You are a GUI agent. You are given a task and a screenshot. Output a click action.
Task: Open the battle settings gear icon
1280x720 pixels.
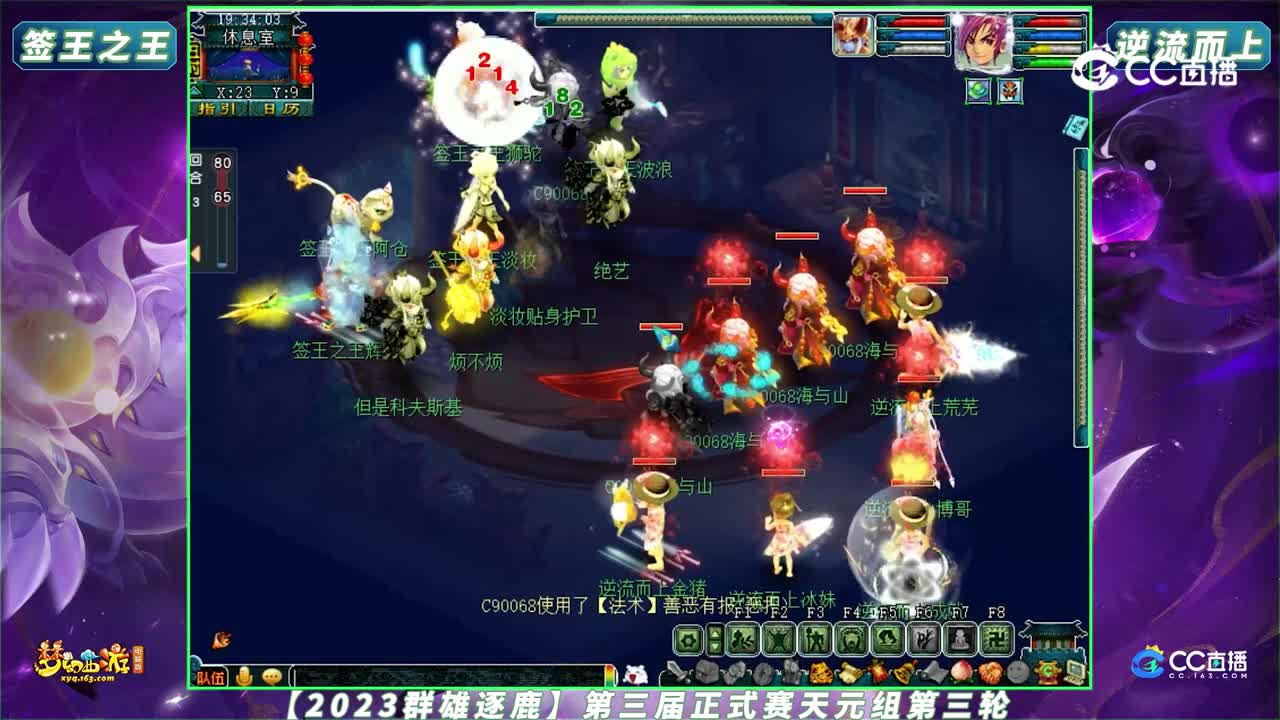(x=688, y=639)
